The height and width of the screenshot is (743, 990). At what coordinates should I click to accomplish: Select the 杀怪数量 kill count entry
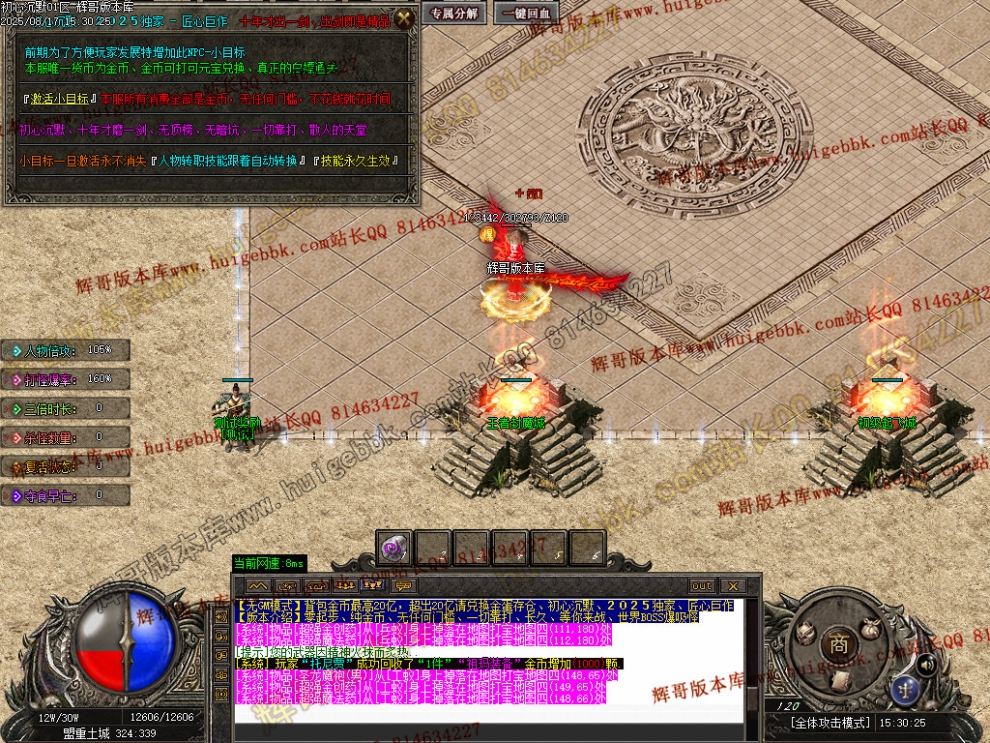coord(56,437)
